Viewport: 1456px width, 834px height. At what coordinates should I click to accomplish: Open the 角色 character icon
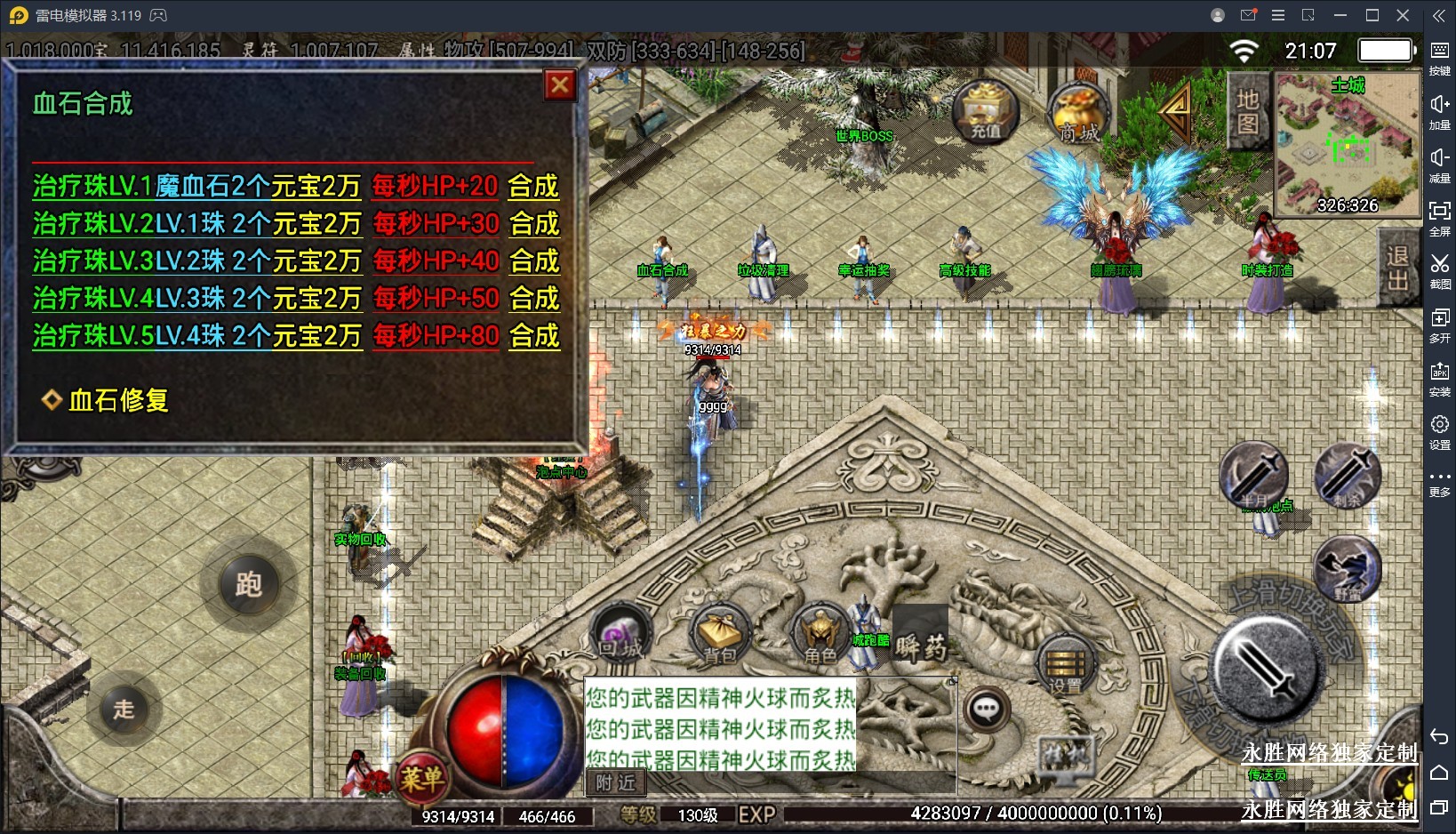820,636
